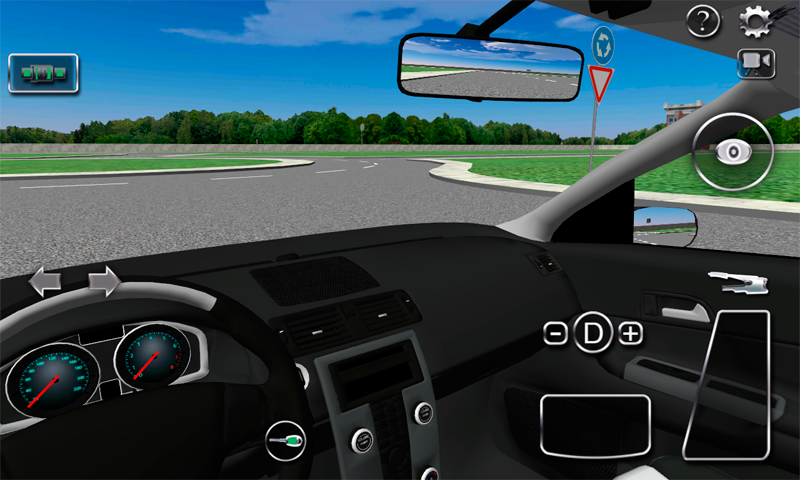Tap the eye look-around control
The image size is (800, 480).
(x=733, y=152)
